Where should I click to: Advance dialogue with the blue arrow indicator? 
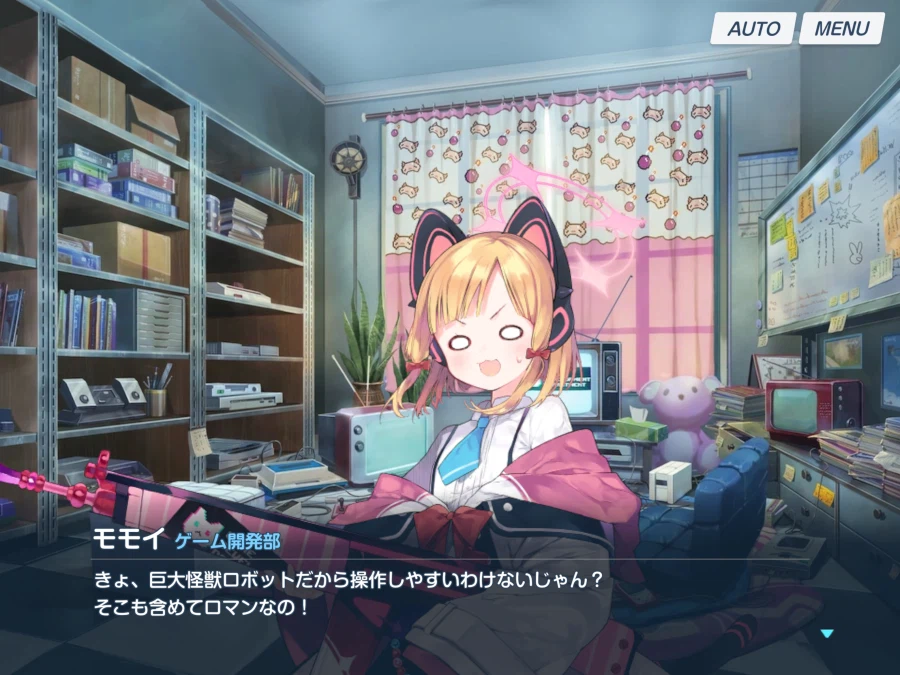click(826, 633)
